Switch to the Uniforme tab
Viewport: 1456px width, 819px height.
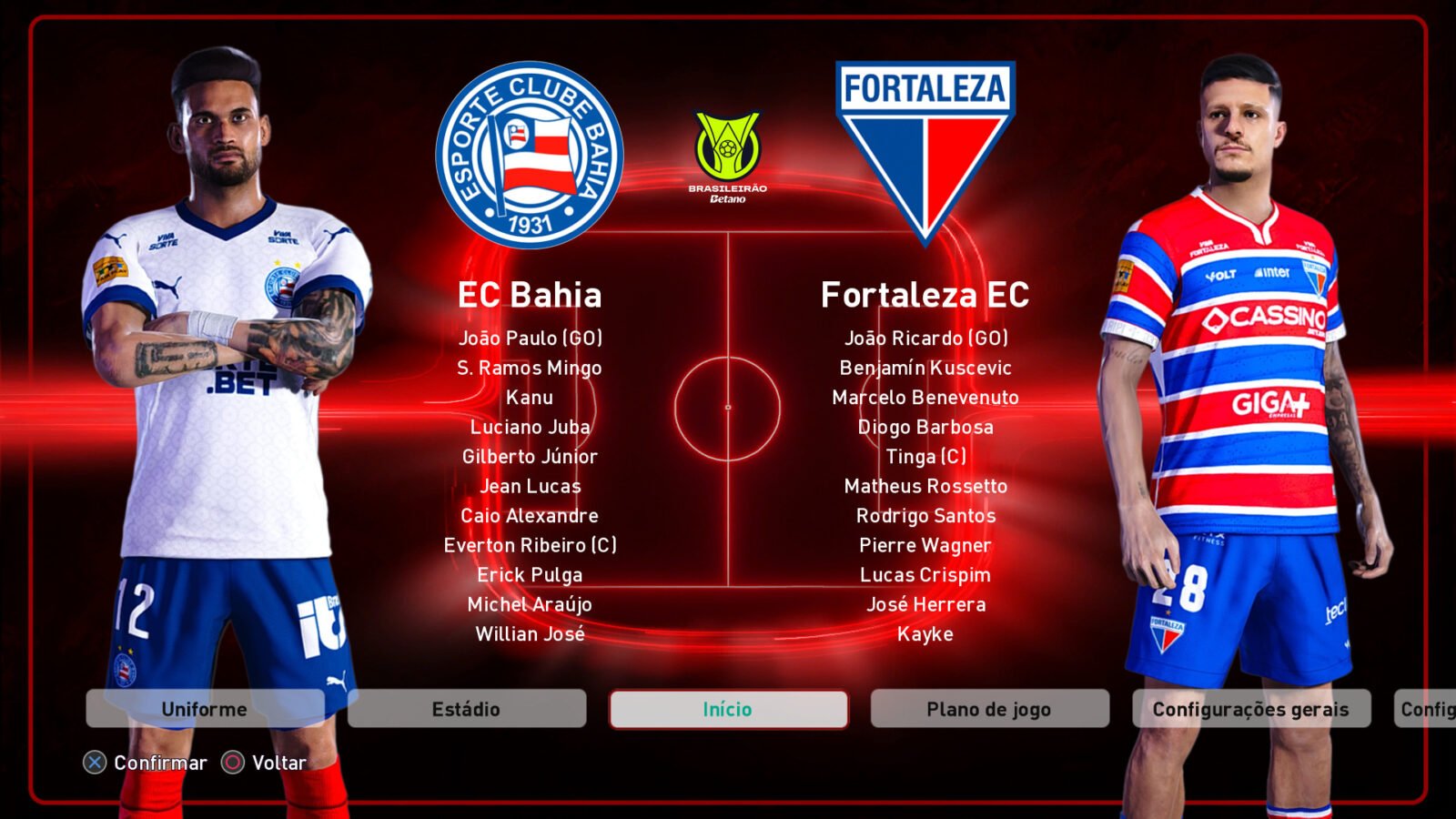(x=204, y=709)
